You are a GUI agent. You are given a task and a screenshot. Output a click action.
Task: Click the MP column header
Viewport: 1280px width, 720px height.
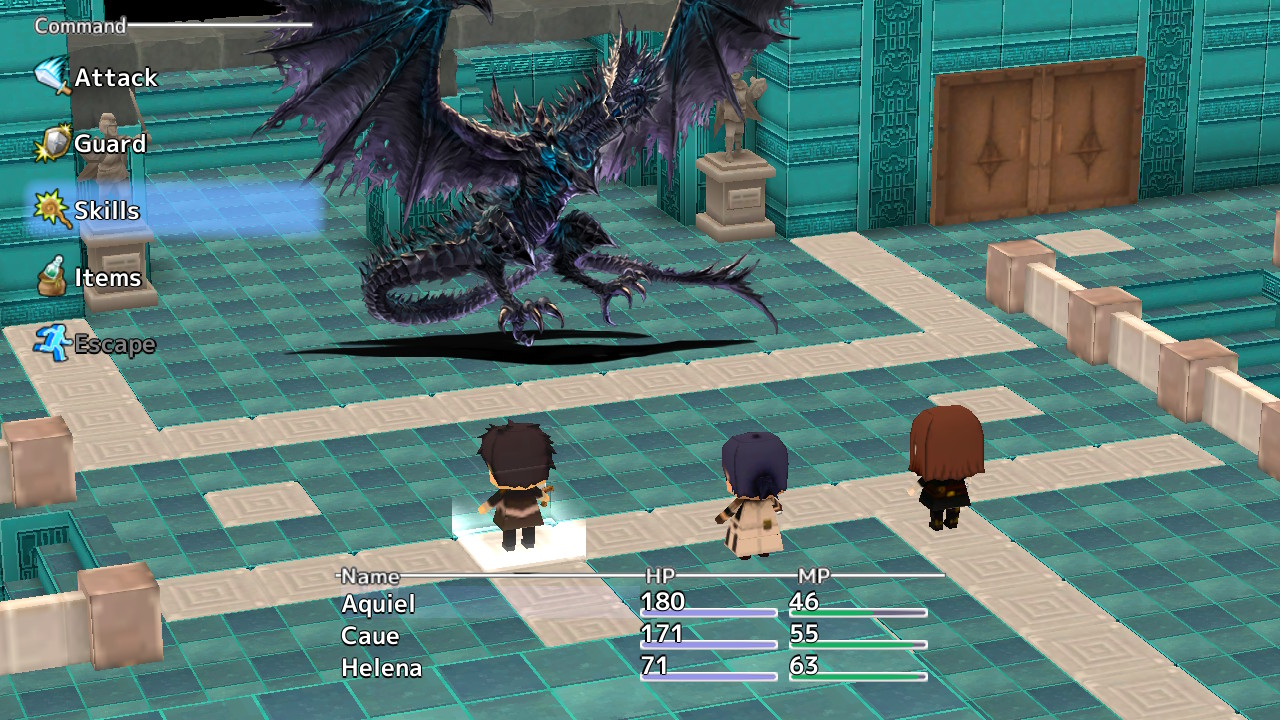[812, 577]
